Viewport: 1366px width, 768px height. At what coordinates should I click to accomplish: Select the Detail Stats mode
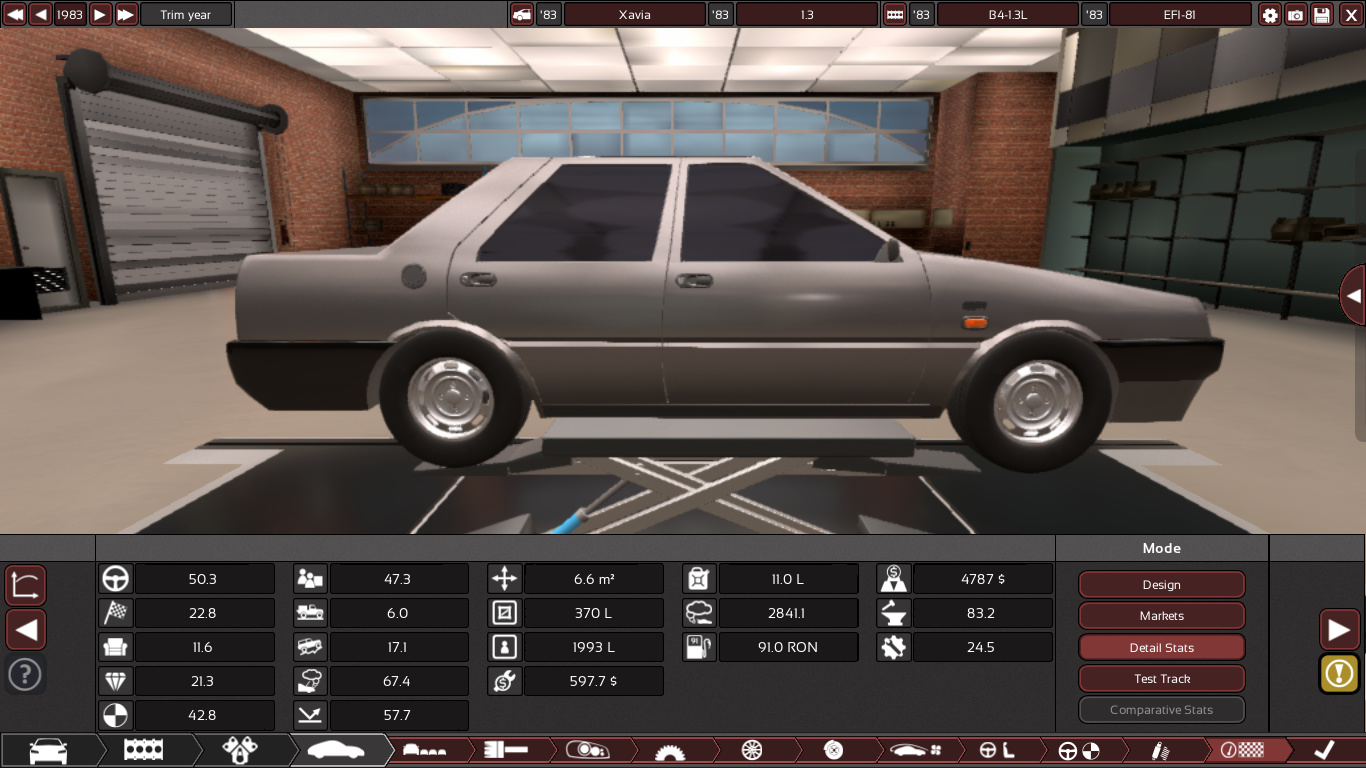[1161, 648]
